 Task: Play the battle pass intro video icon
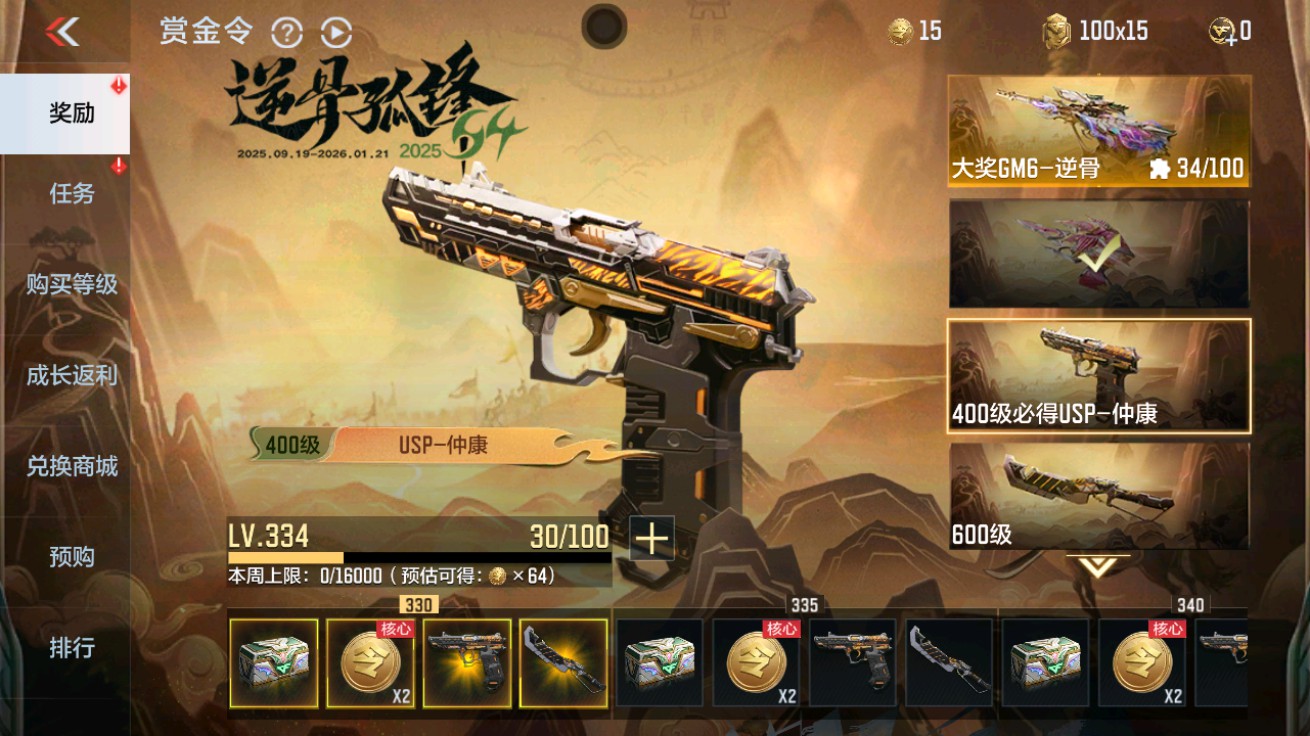pyautogui.click(x=336, y=33)
